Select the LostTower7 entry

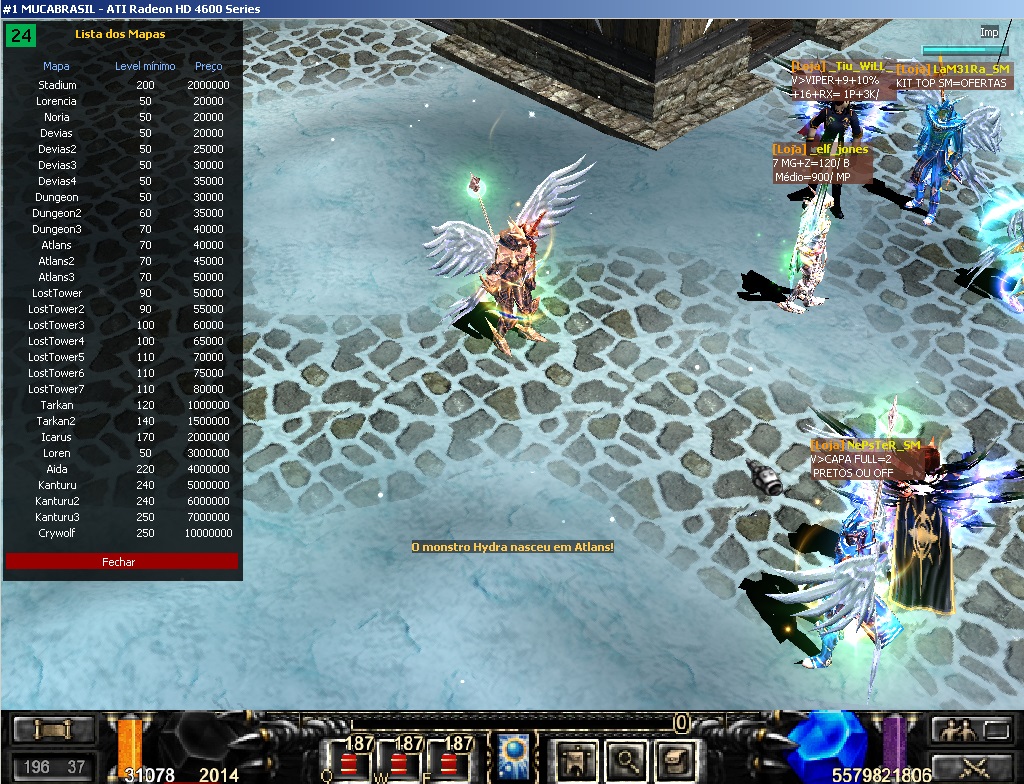[57, 389]
